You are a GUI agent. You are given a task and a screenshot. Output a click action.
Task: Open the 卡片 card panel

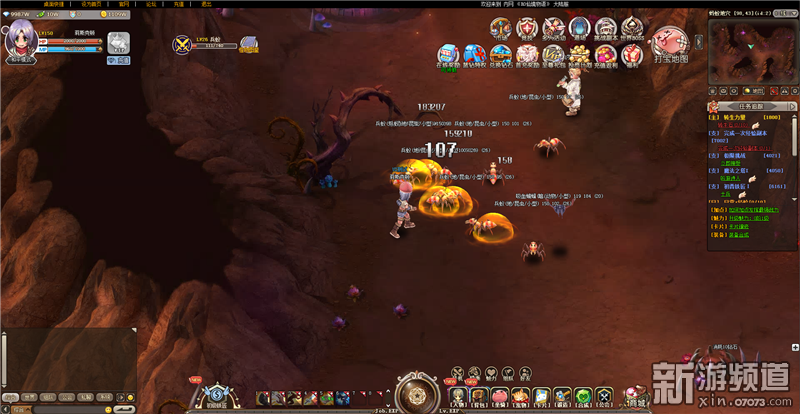[542, 398]
